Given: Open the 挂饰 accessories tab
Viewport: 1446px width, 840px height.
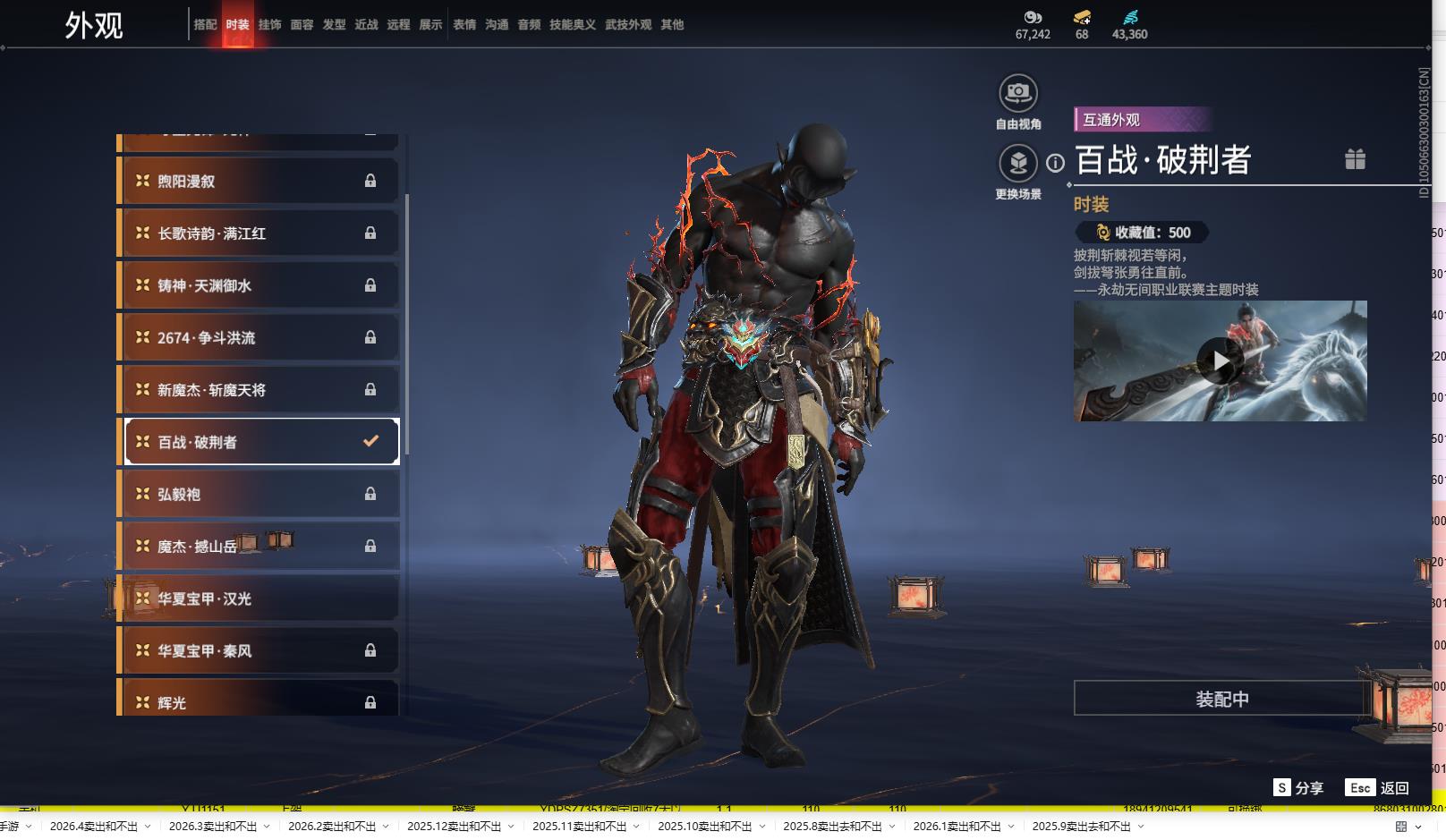Looking at the screenshot, I should coord(269,25).
